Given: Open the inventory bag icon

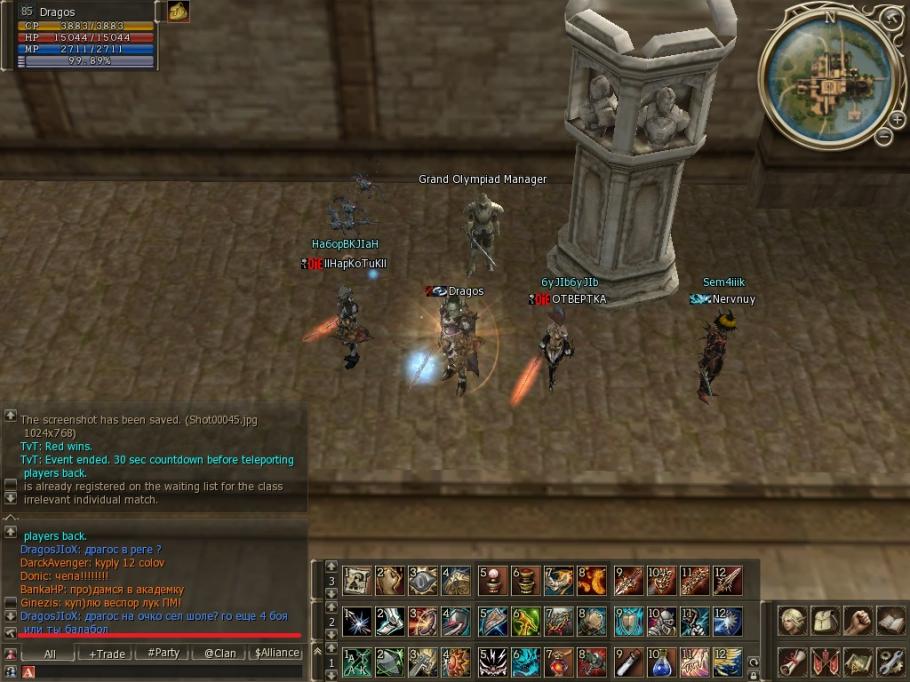Looking at the screenshot, I should click(825, 622).
